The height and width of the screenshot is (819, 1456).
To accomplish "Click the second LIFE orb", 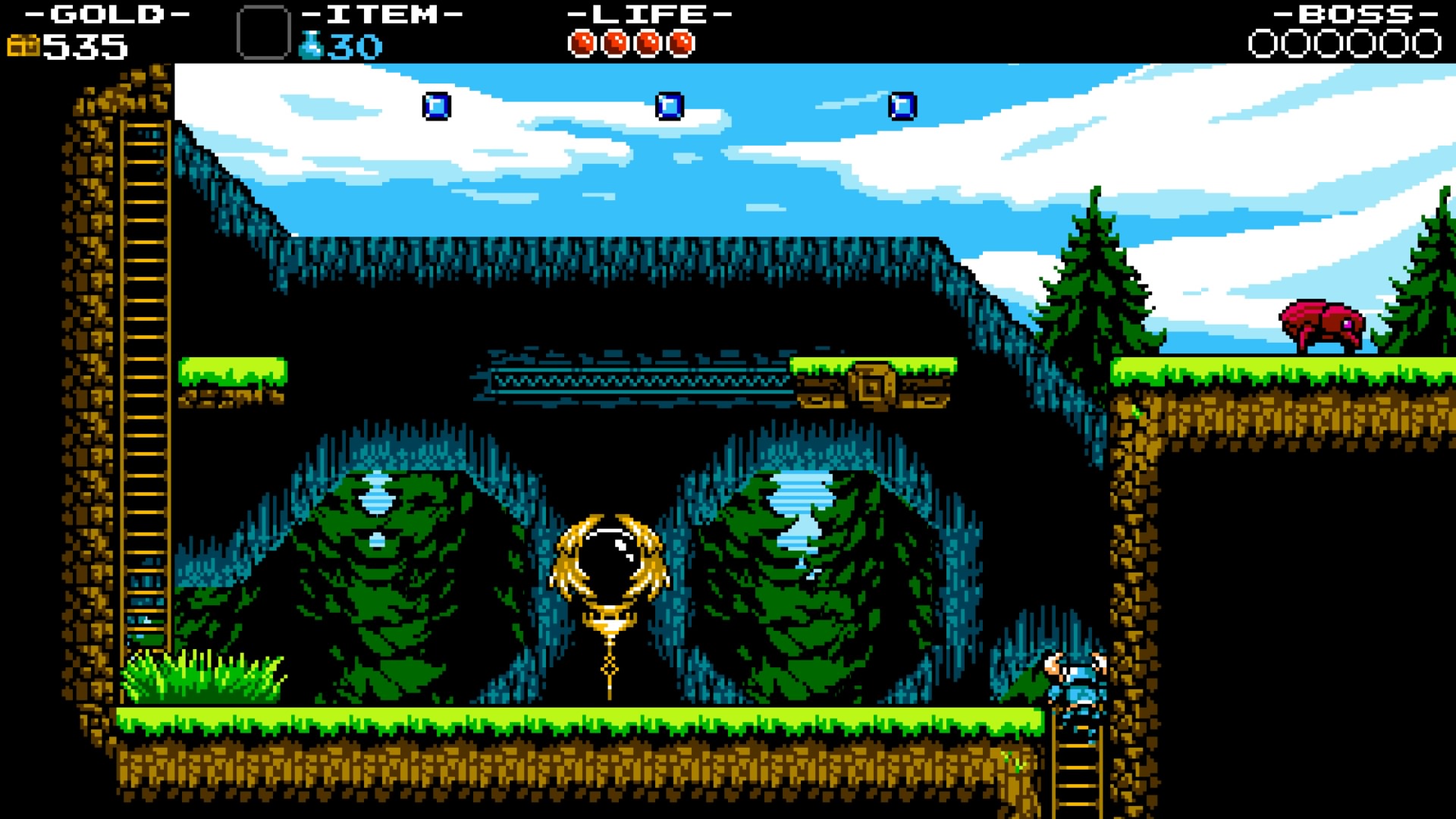I will point(614,43).
